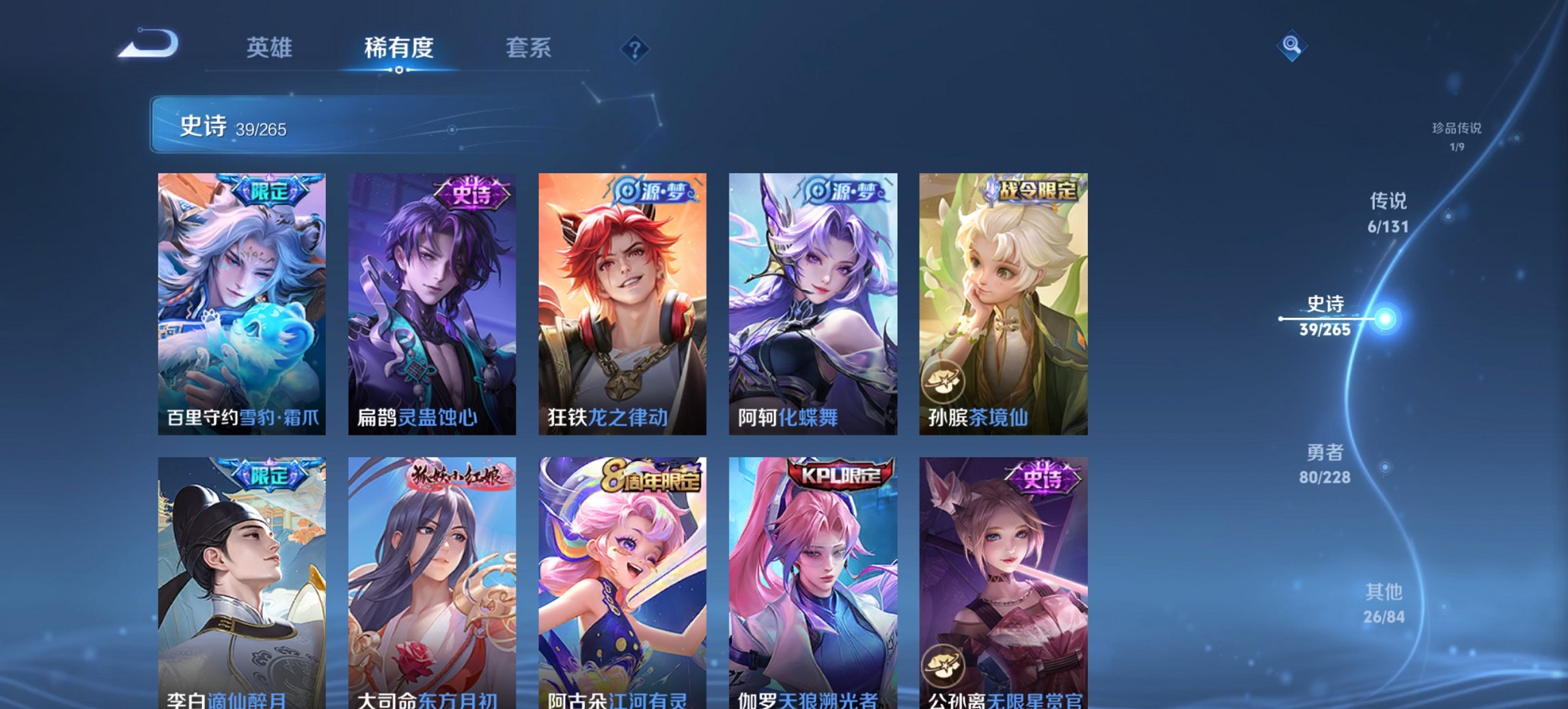Screen dimensions: 1568x709
Task: Click the help question mark icon
Action: (x=636, y=49)
